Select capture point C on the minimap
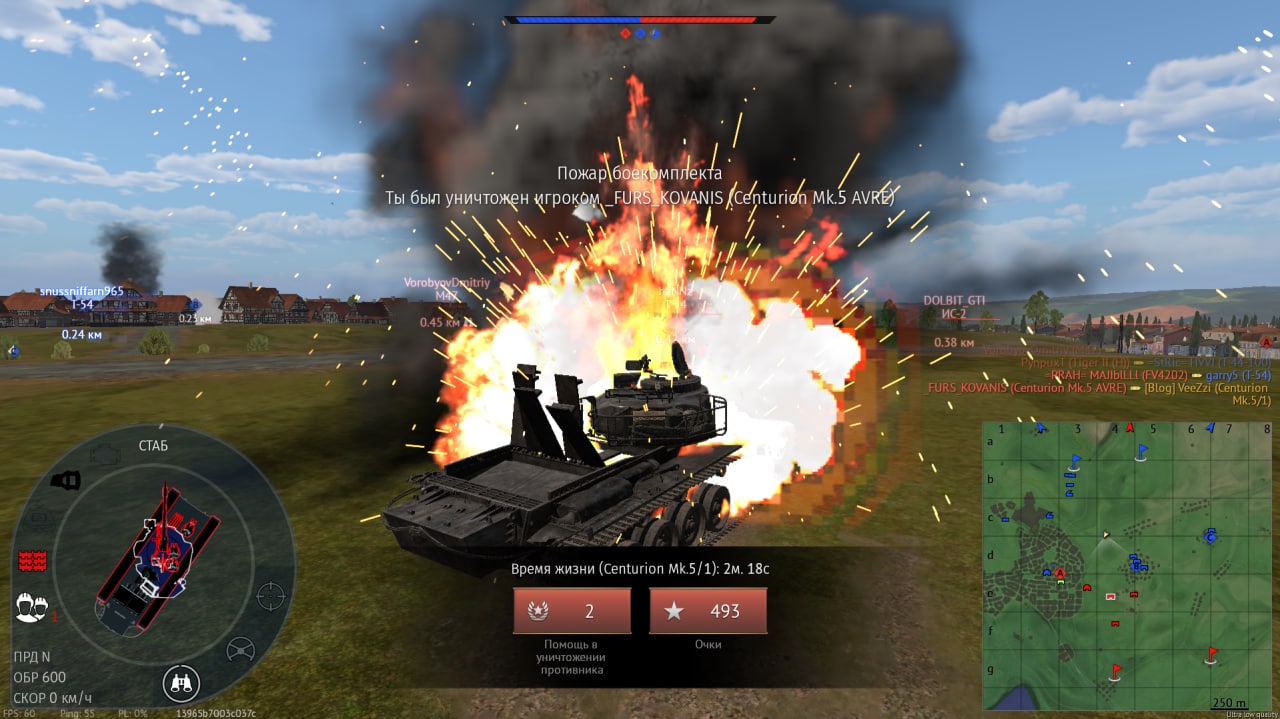 pyautogui.click(x=1210, y=536)
